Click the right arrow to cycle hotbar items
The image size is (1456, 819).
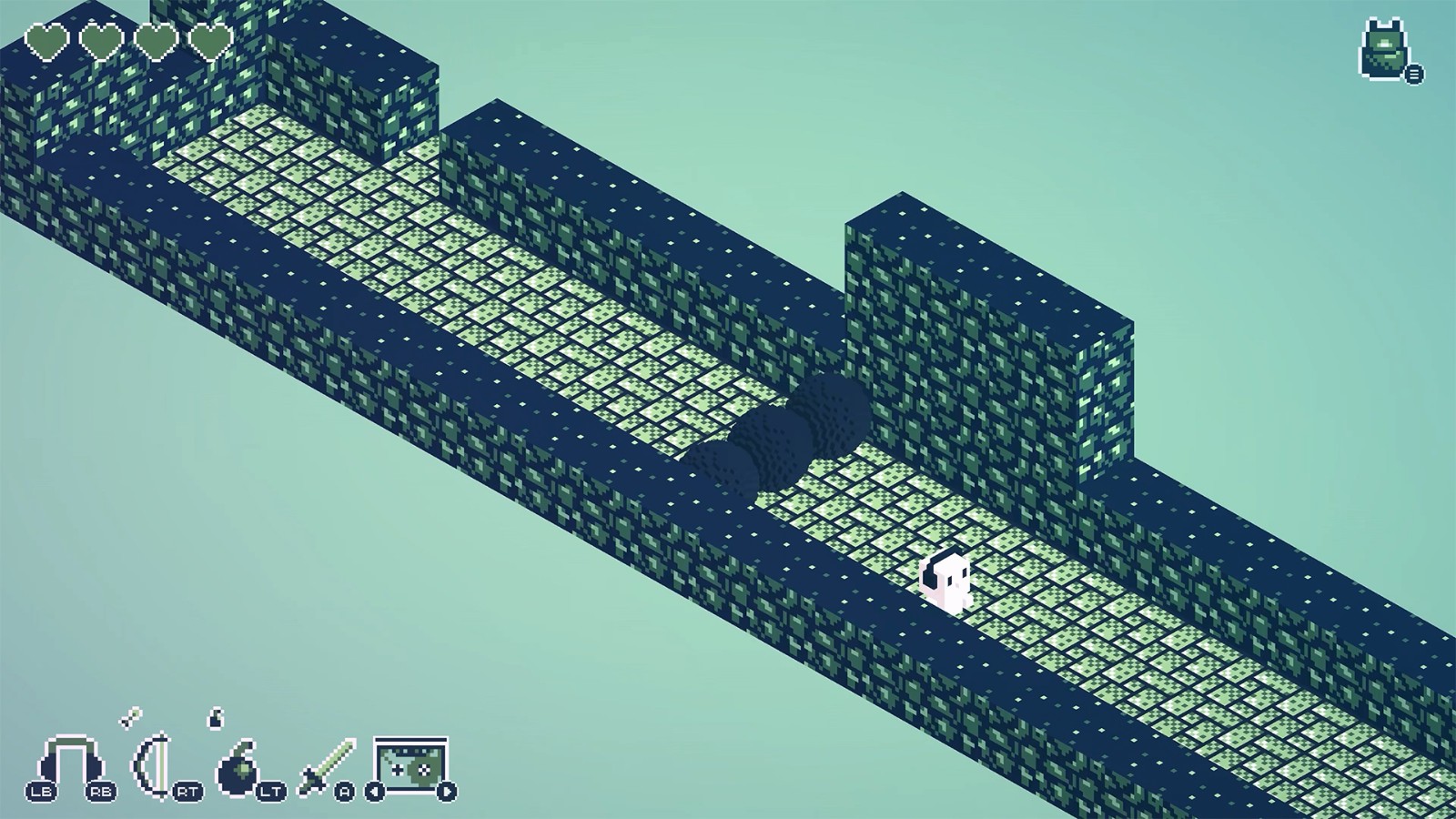point(446,790)
